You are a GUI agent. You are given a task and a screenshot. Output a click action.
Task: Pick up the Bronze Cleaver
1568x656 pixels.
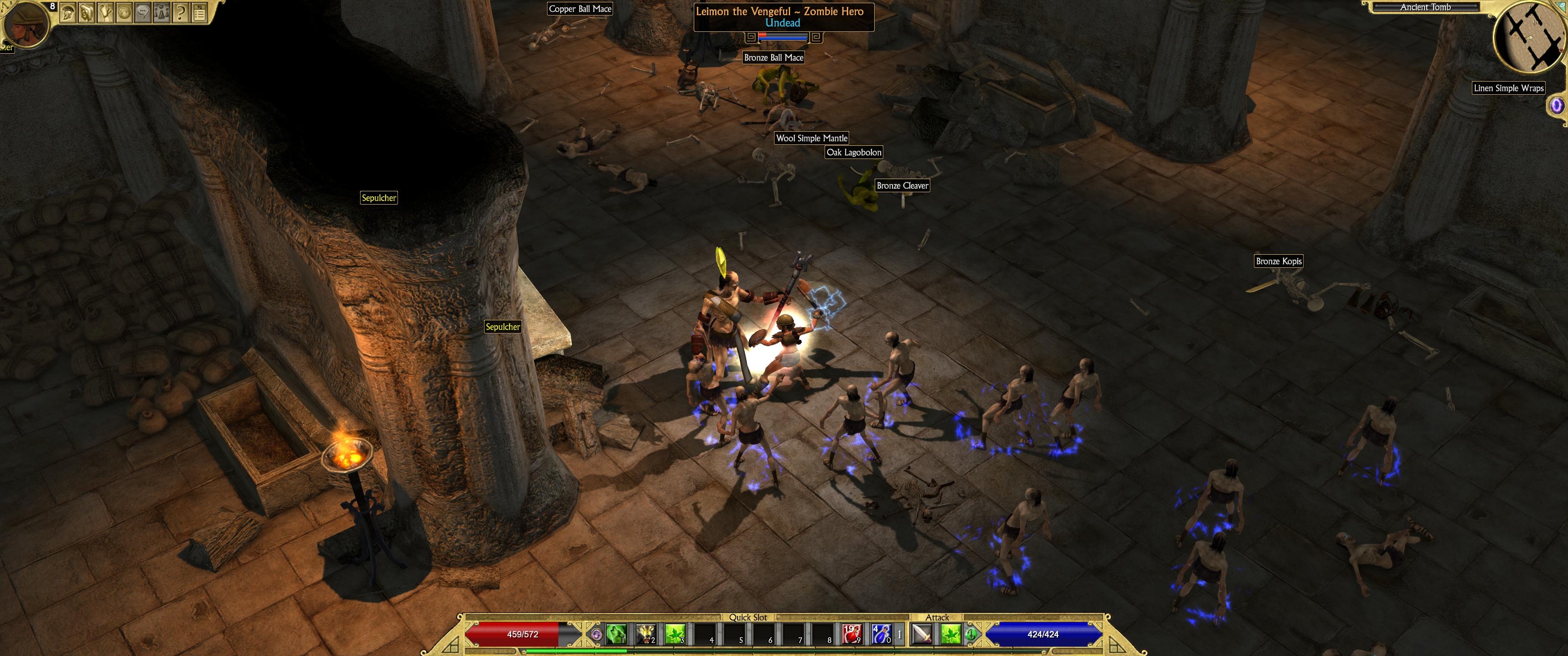pos(903,185)
